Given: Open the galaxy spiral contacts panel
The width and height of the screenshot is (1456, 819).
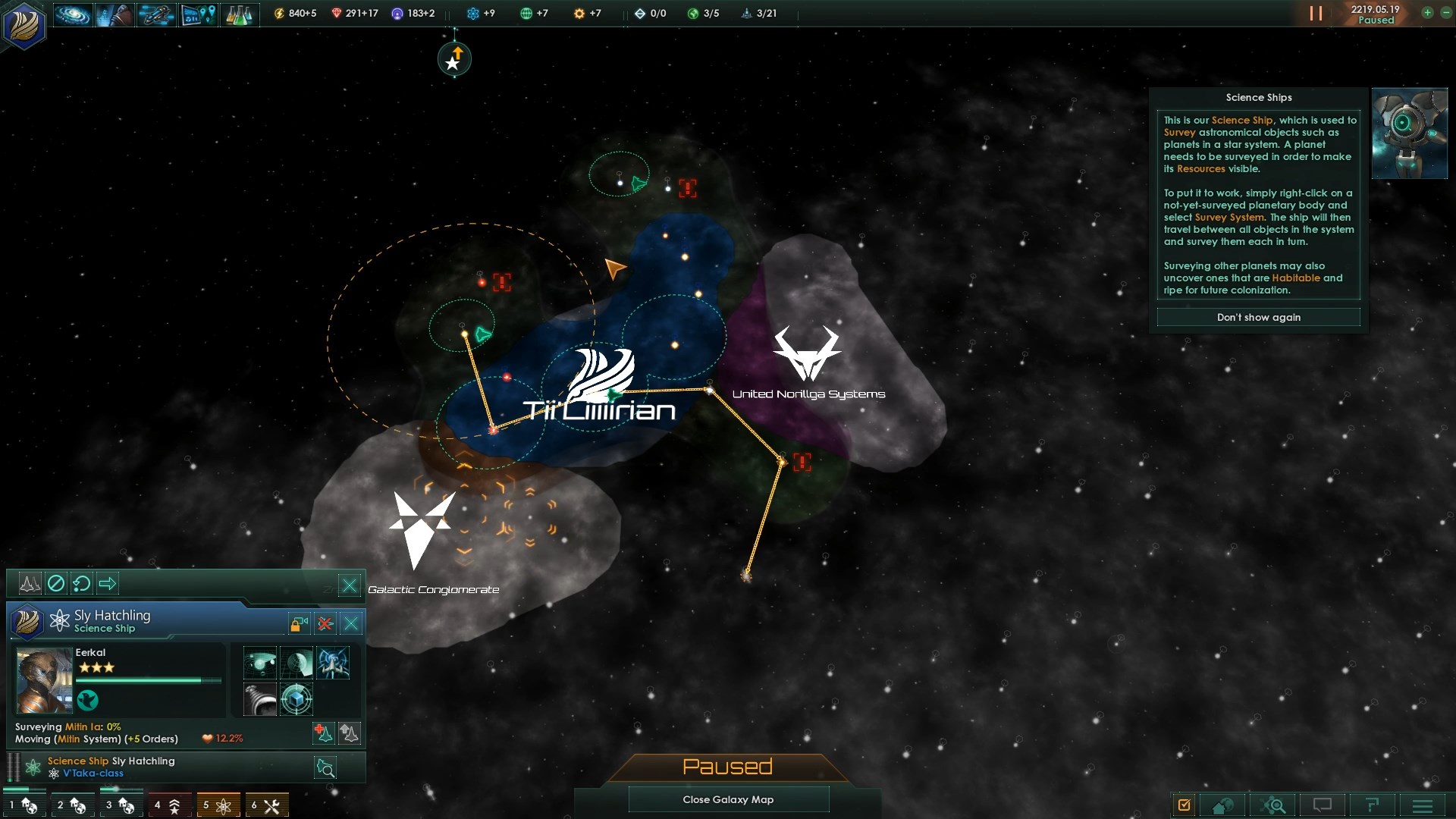Looking at the screenshot, I should tap(72, 14).
